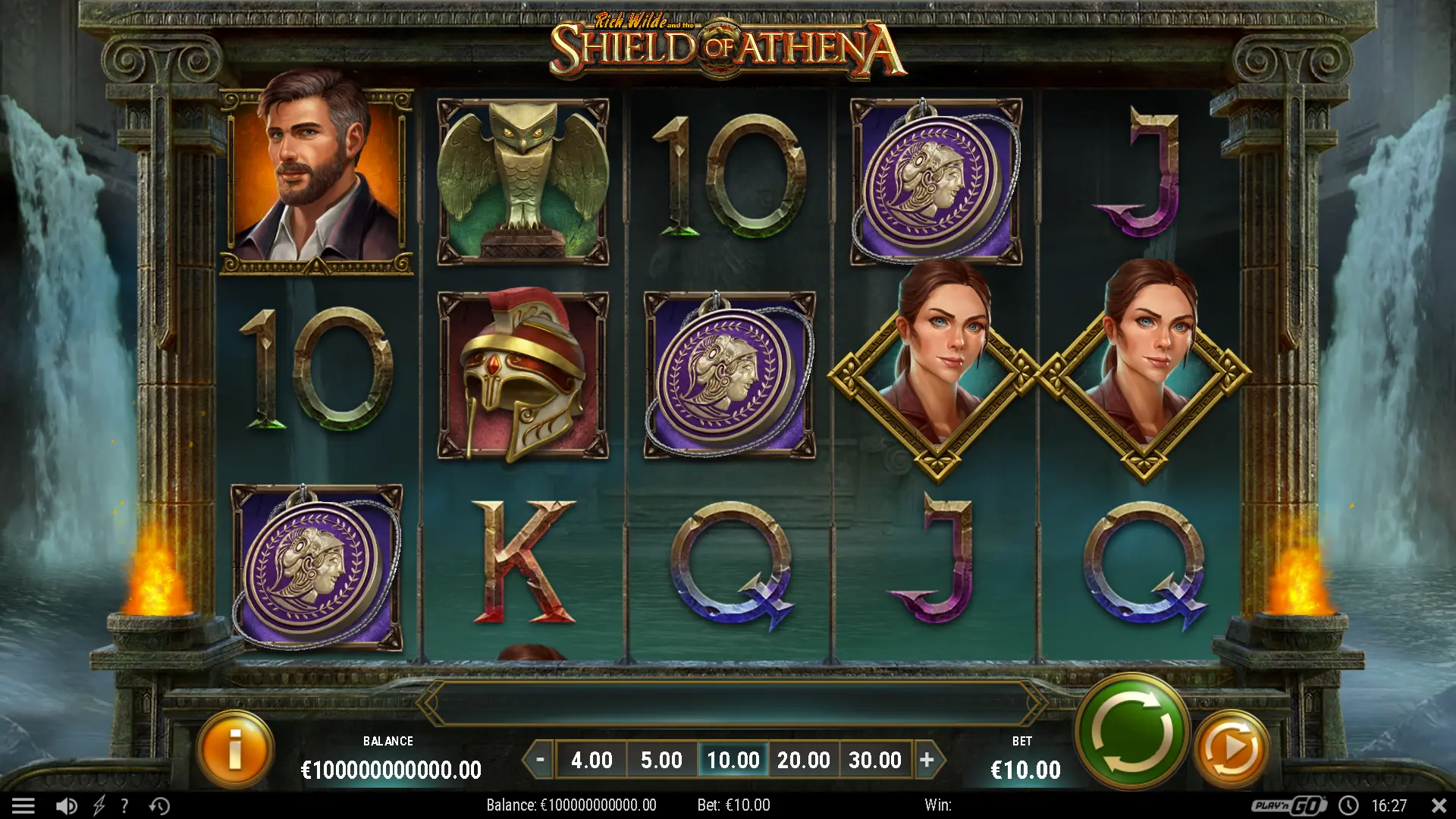Image resolution: width=1456 pixels, height=819 pixels.
Task: Toggle the sound speaker icon
Action: (66, 805)
